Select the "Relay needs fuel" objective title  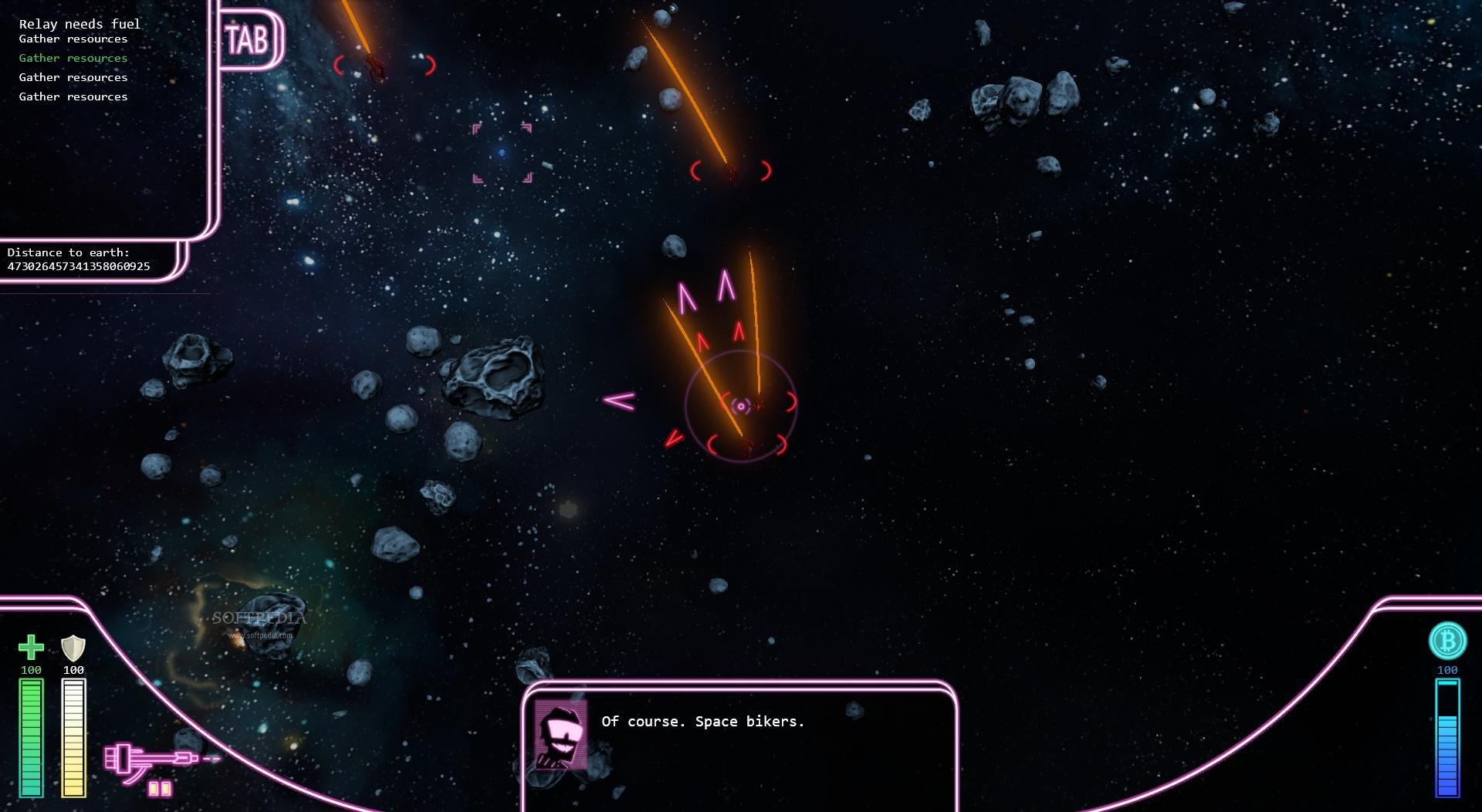point(80,24)
